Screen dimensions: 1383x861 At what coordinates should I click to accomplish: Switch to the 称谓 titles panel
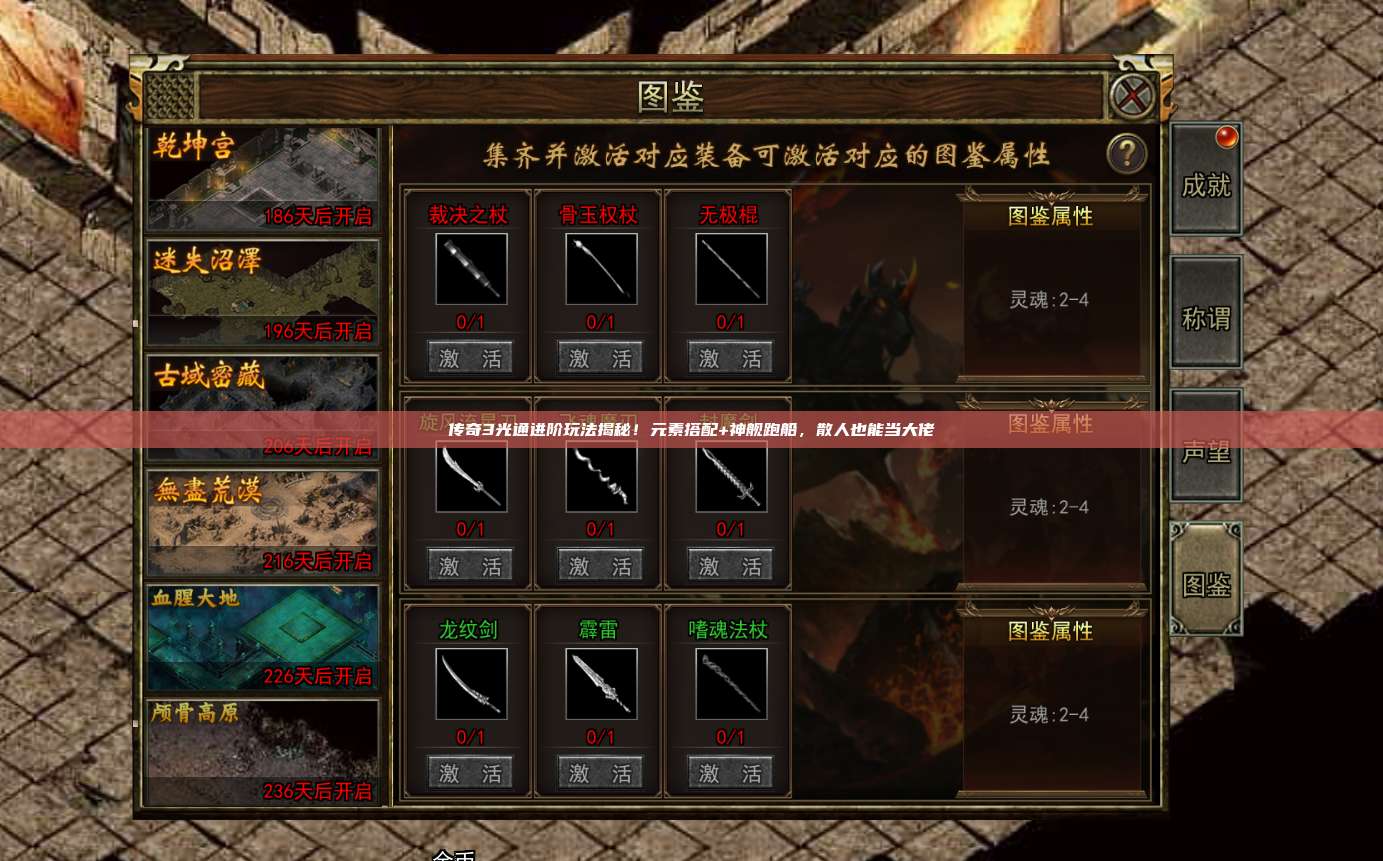pyautogui.click(x=1206, y=315)
